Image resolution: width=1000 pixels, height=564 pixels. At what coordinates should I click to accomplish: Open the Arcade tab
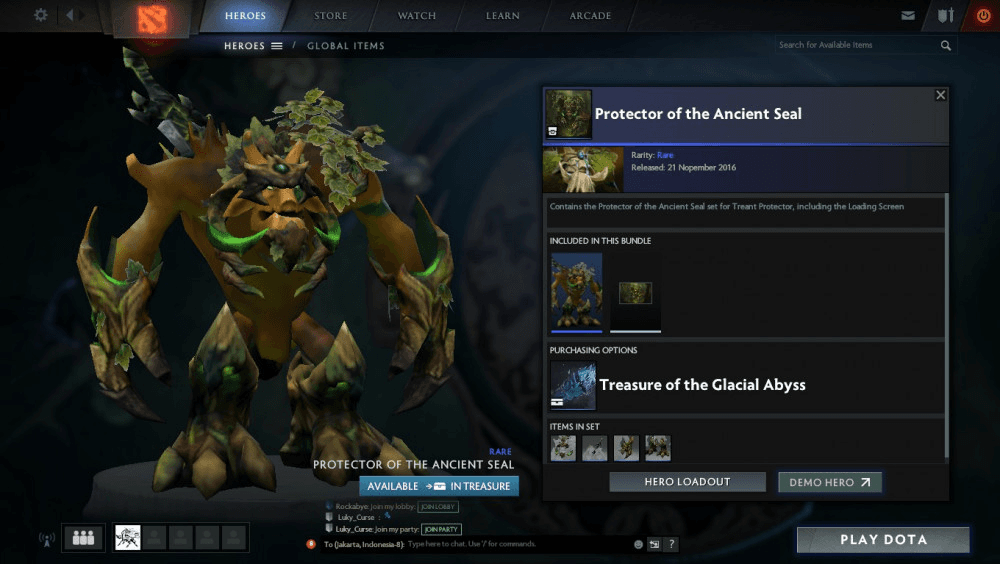590,16
